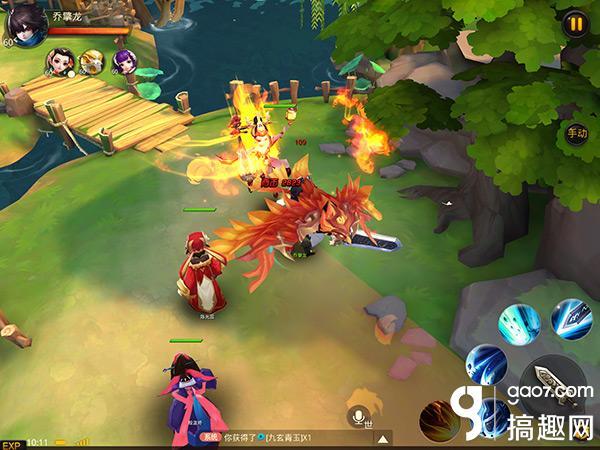
Task: Pause the game with the pause button
Action: [575, 24]
